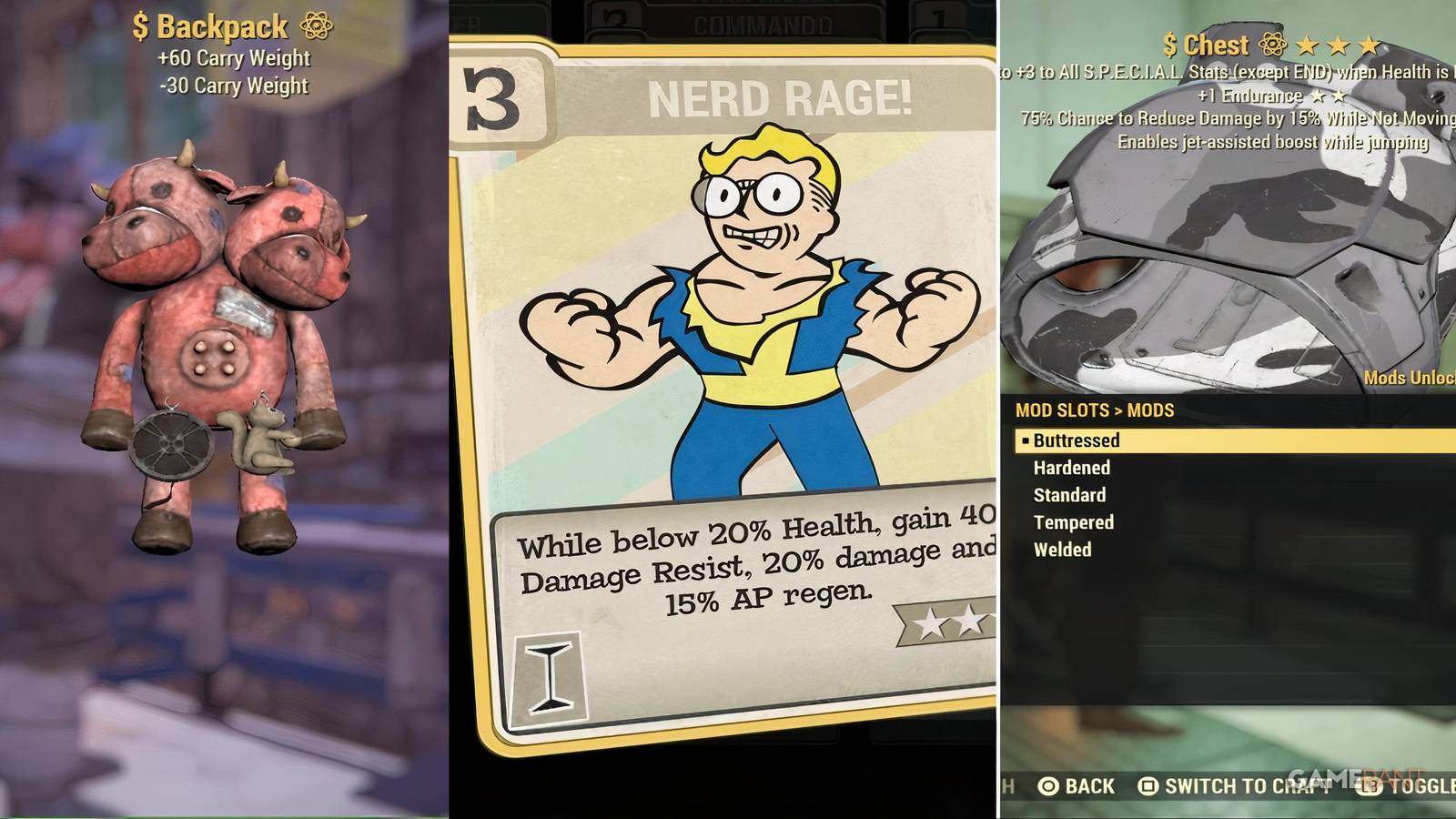Viewport: 1456px width, 819px height.
Task: Click the atom symbol next to $ Chest
Action: (x=1272, y=44)
